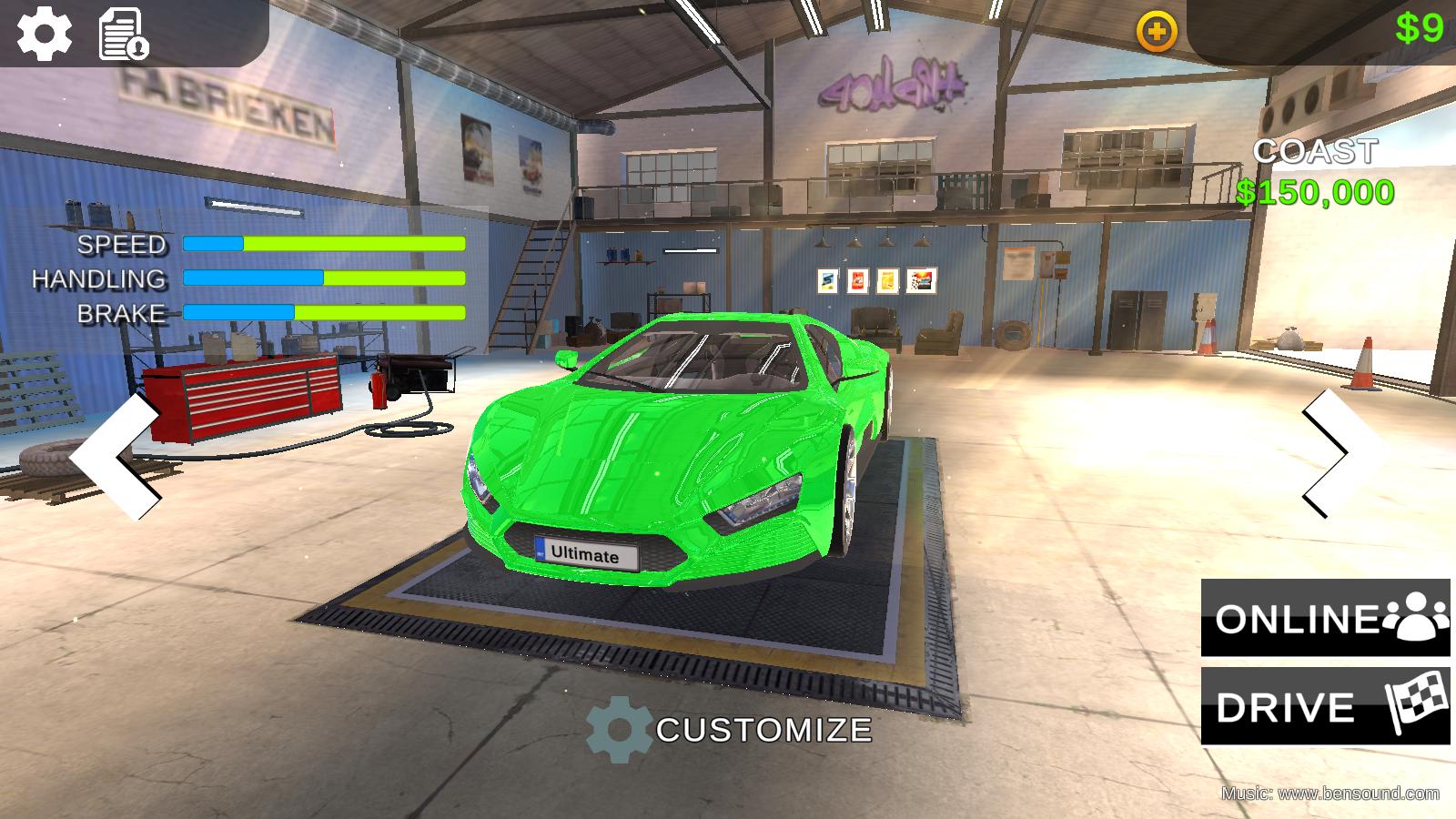This screenshot has height=819, width=1456.
Task: Open the document download icon
Action: click(123, 35)
